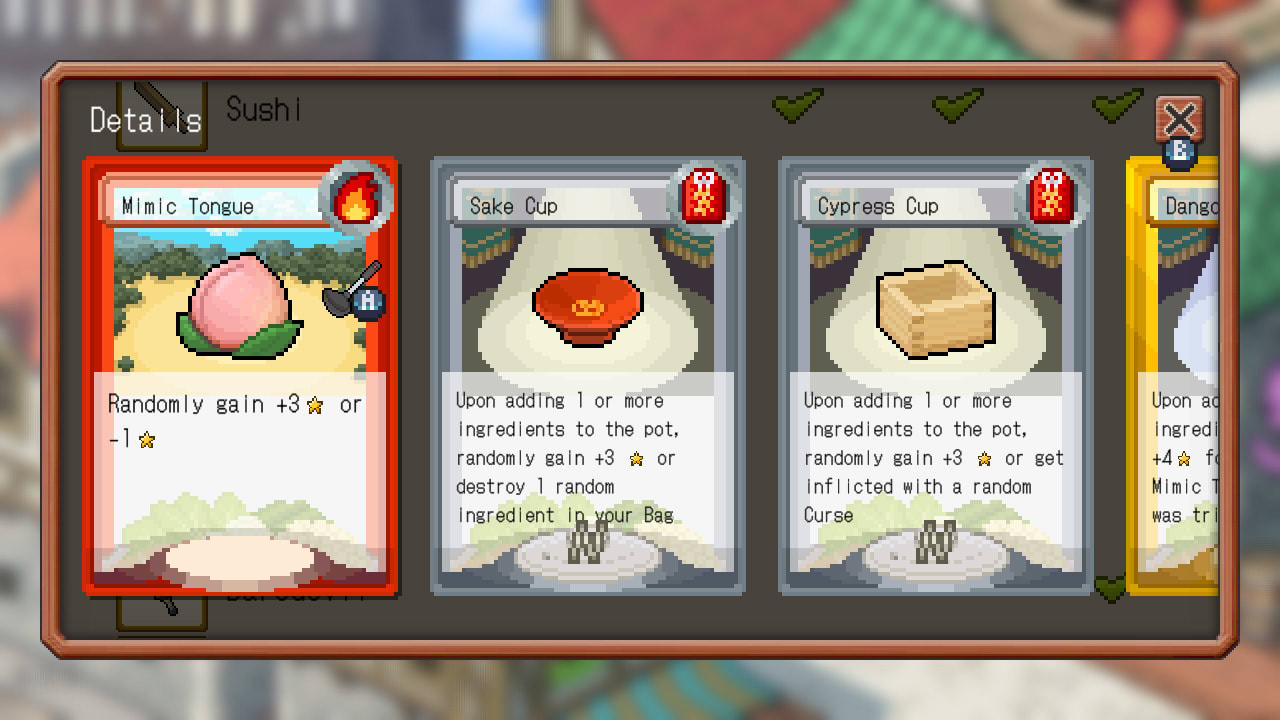Open the Mimic Tongue card details
This screenshot has height=720, width=1280.
[240, 375]
